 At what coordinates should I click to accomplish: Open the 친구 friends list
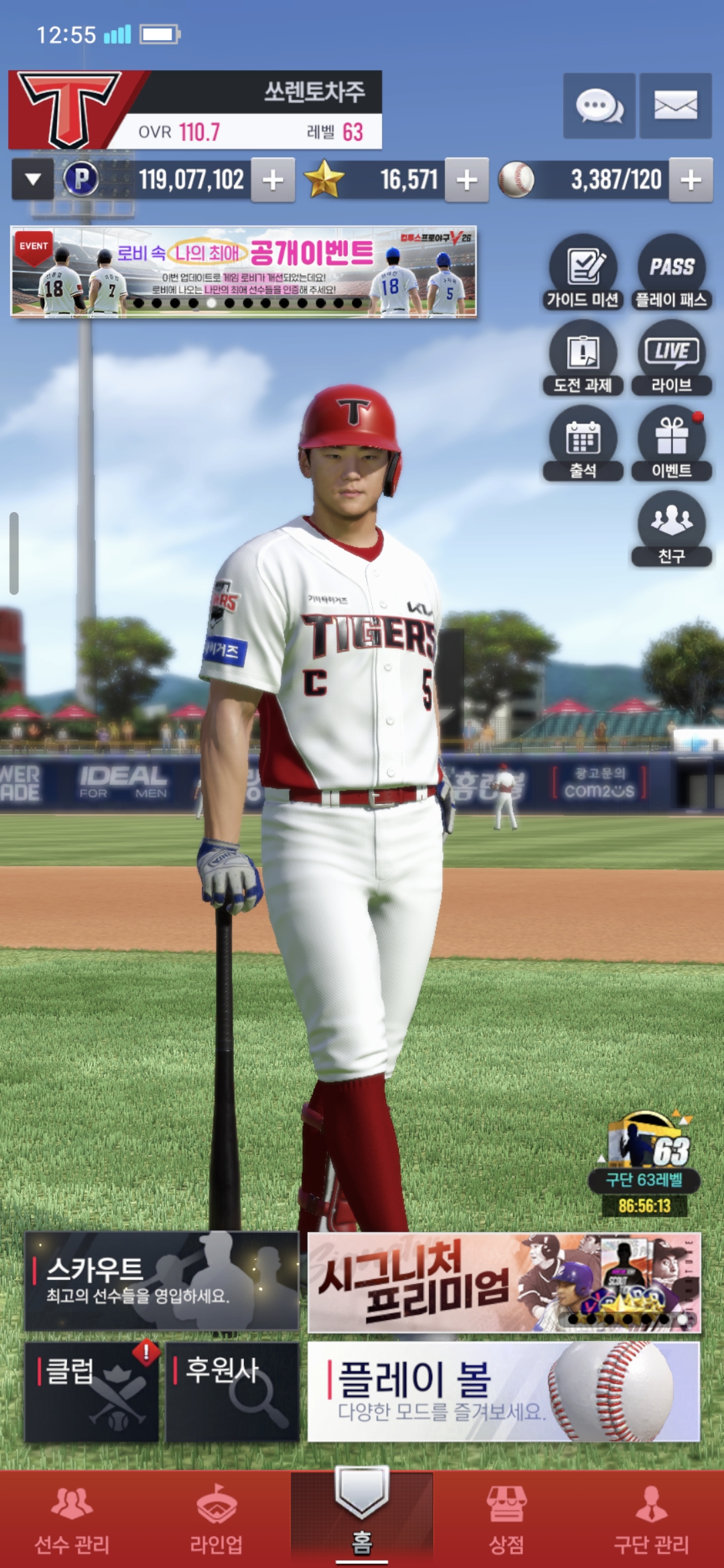pyautogui.click(x=671, y=529)
